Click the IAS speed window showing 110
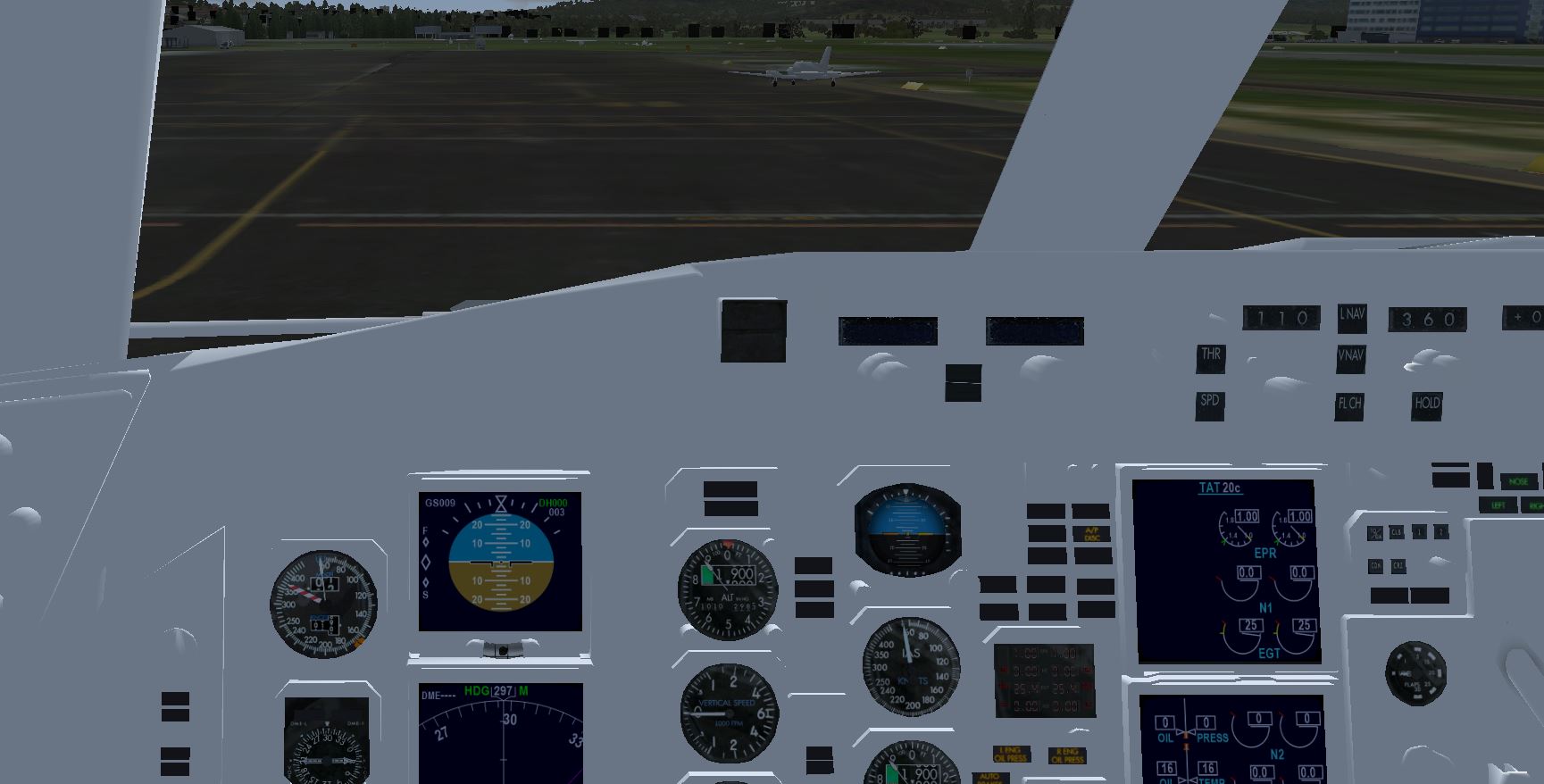1544x784 pixels. (1281, 318)
